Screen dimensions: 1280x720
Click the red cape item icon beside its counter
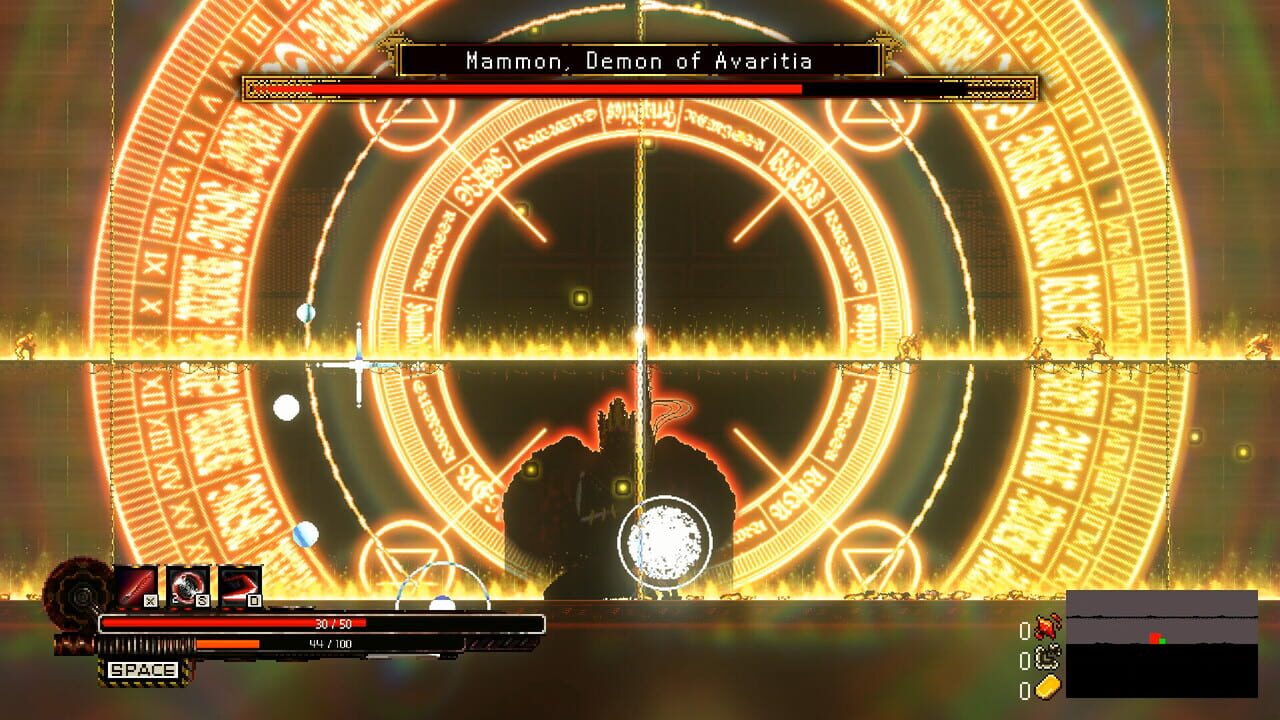1047,627
